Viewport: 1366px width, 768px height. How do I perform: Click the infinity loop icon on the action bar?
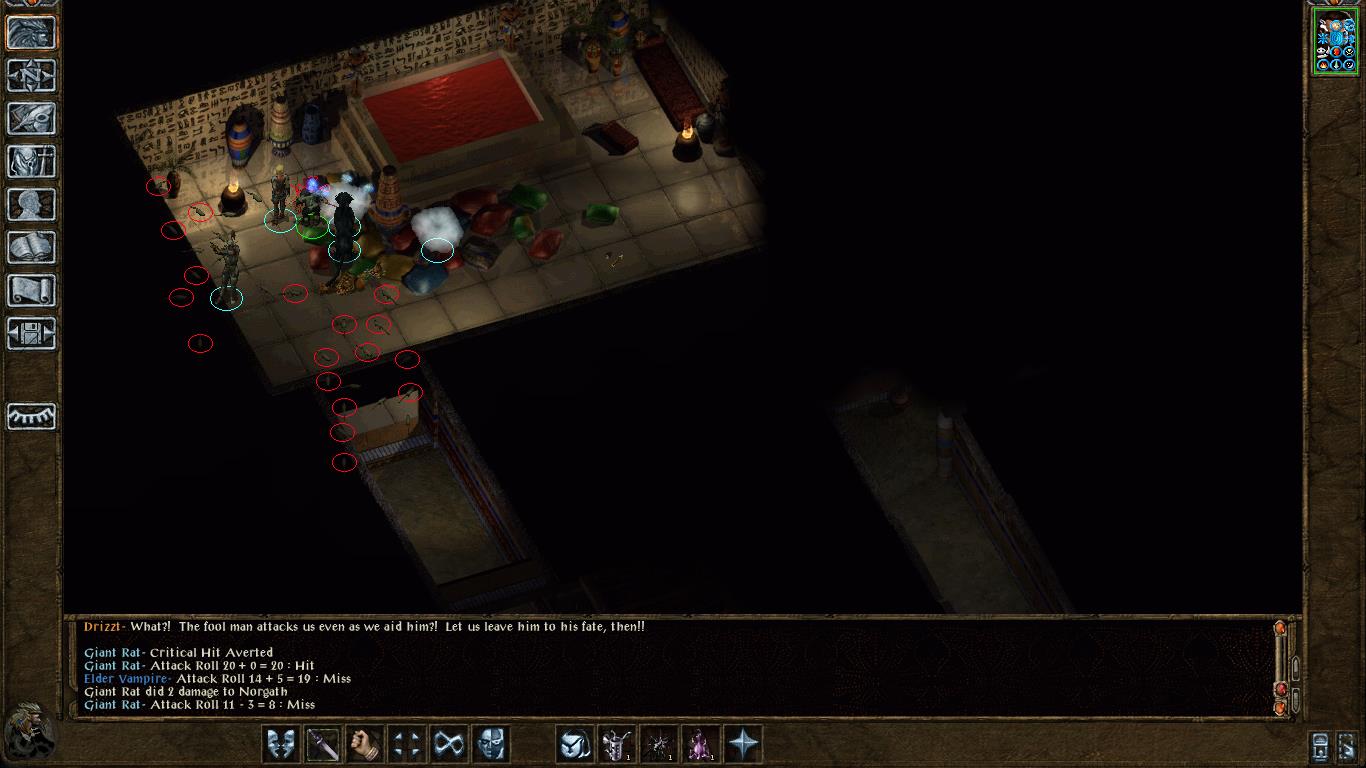pos(449,744)
